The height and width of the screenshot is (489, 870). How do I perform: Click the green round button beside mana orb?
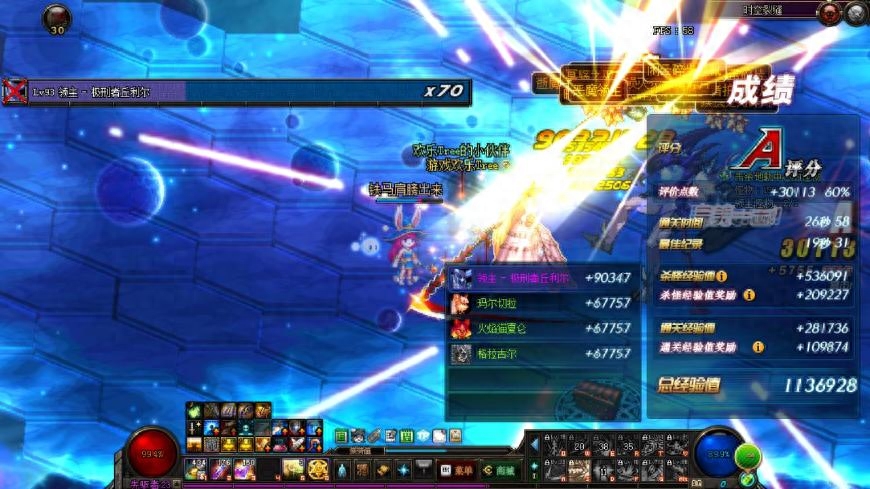click(x=747, y=457)
